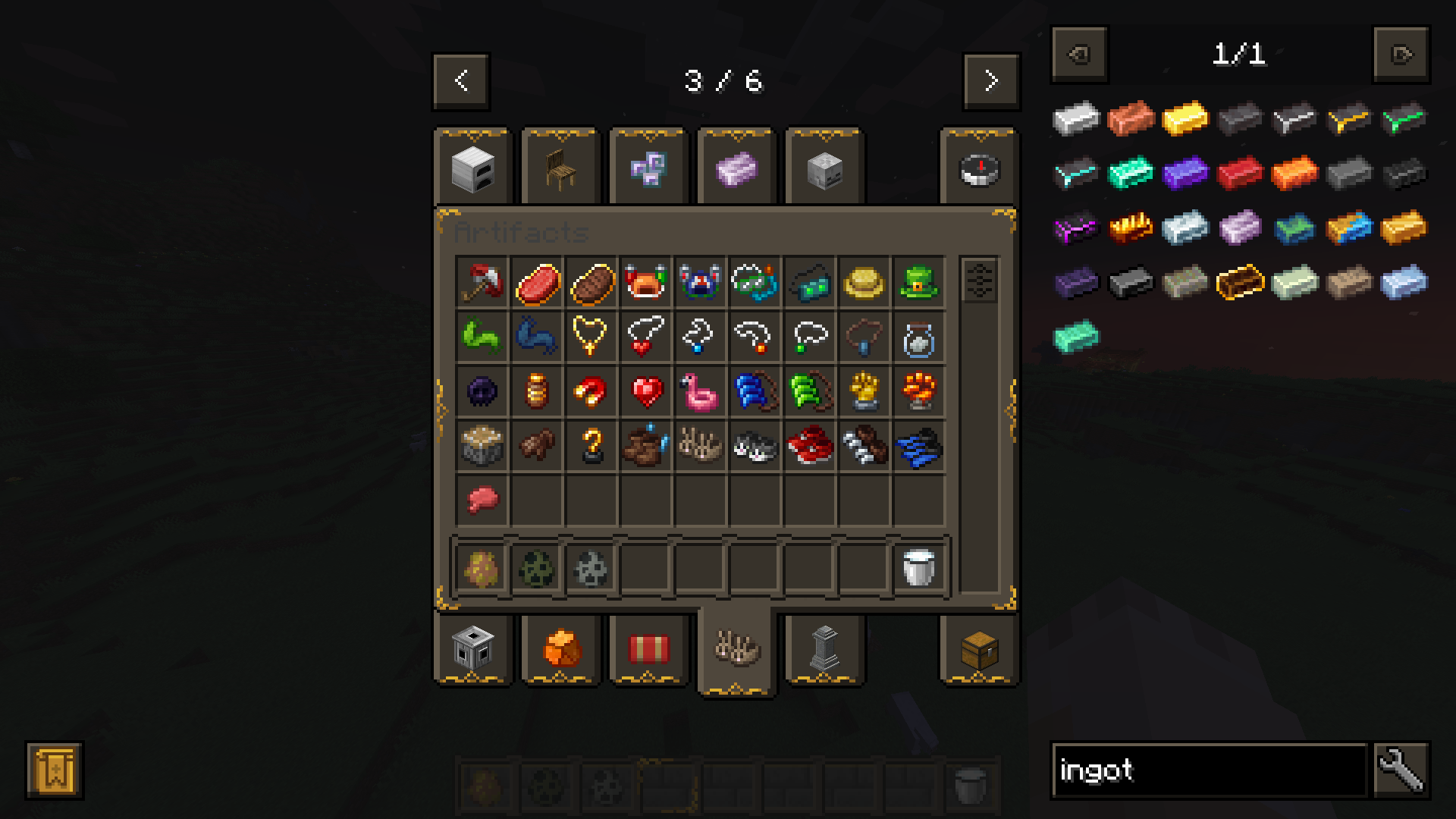Select the flamingo floaty
This screenshot has height=819, width=1456.
(700, 391)
